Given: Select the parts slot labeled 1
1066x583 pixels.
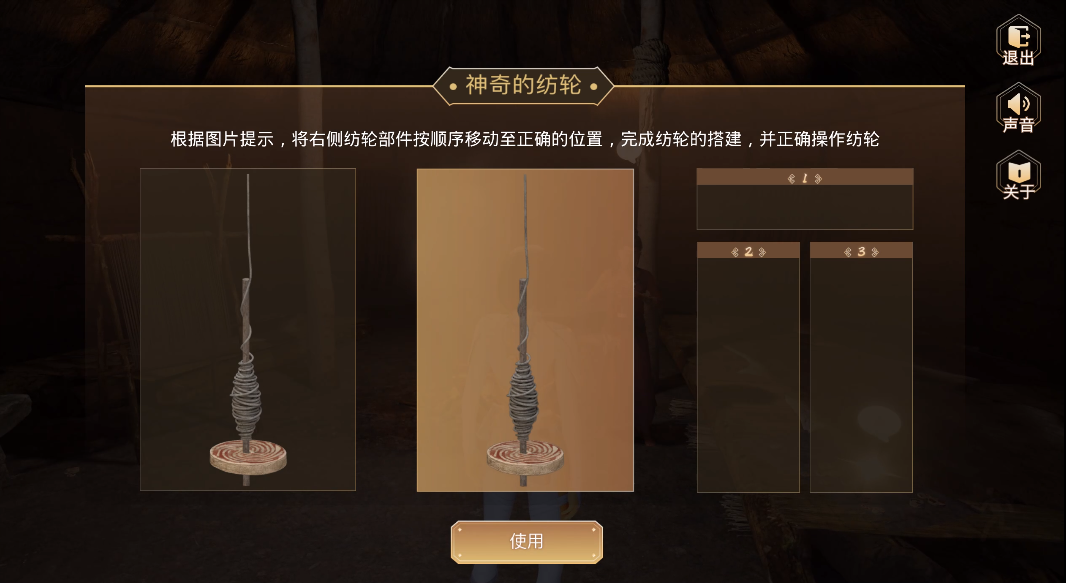Looking at the screenshot, I should click(x=804, y=206).
